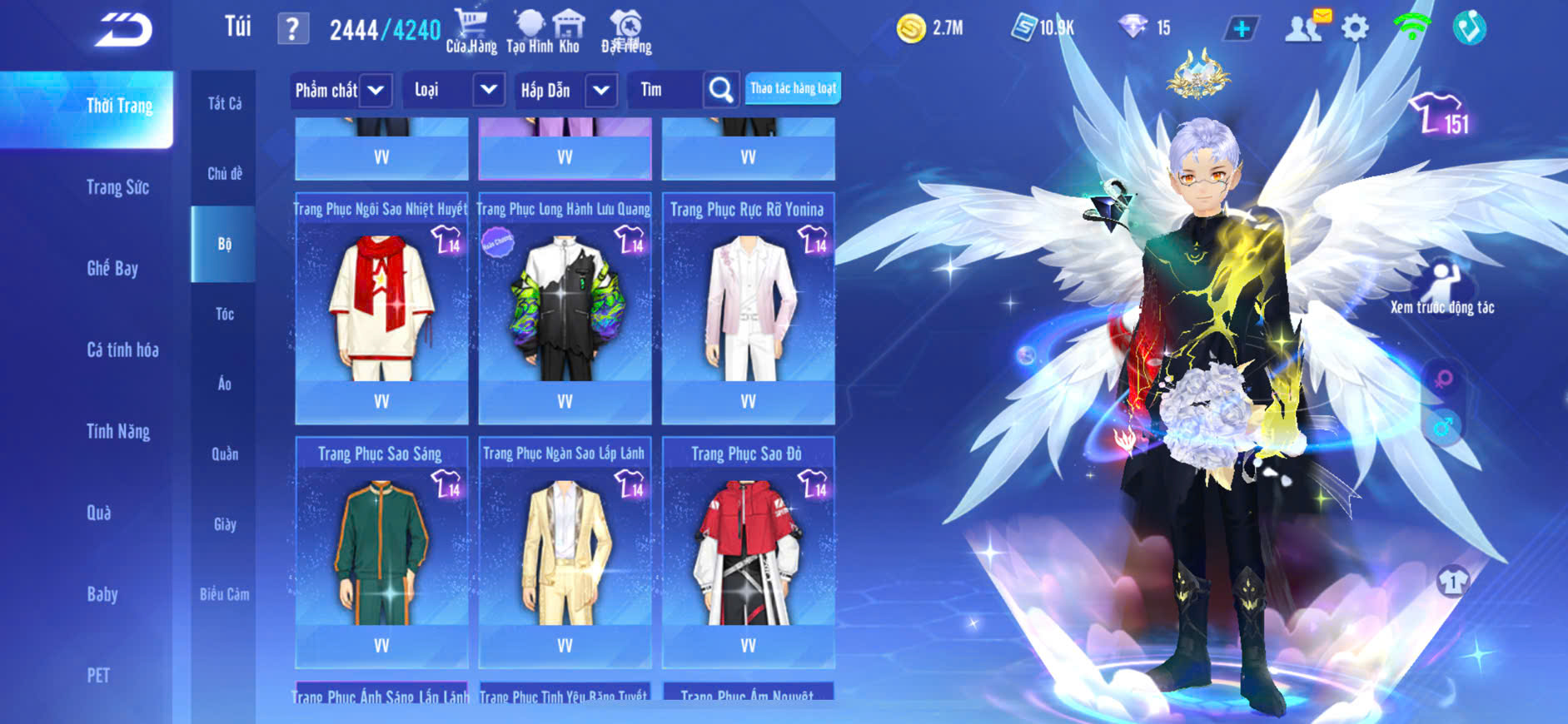Open the gear settings icon

click(x=1355, y=28)
